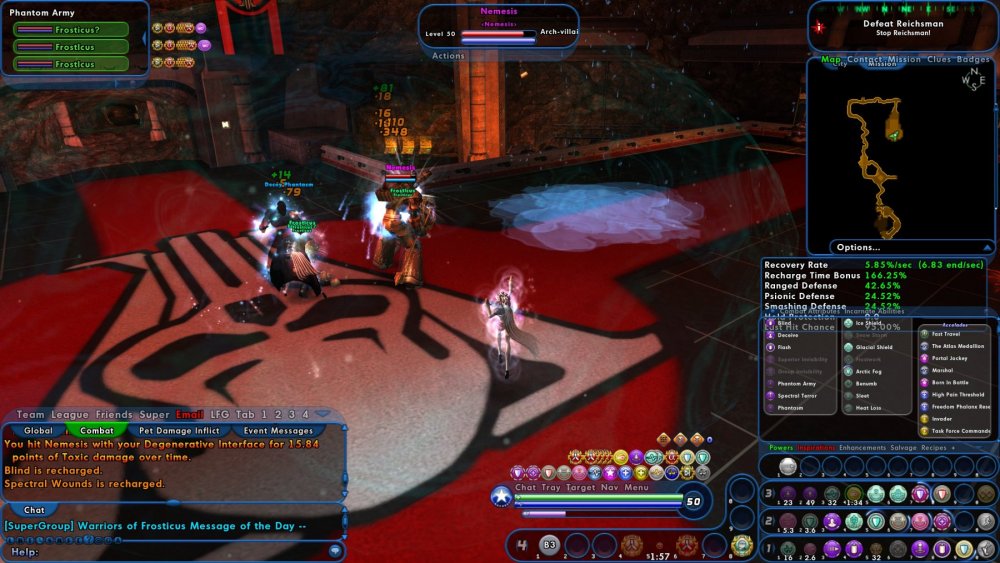Viewport: 1000px width, 563px height.
Task: Activate Phantom Army in the powers list
Action: (x=797, y=383)
